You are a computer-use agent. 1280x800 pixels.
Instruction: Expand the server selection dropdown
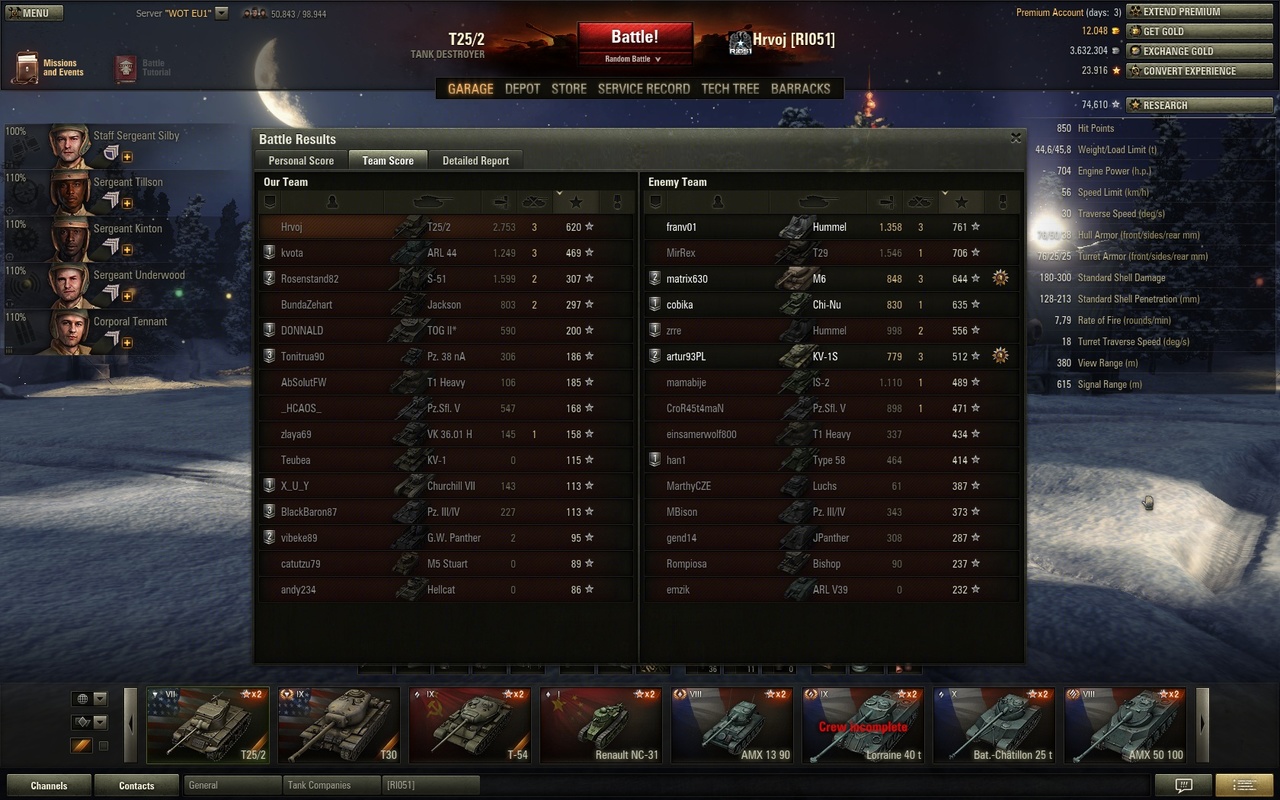pyautogui.click(x=221, y=14)
